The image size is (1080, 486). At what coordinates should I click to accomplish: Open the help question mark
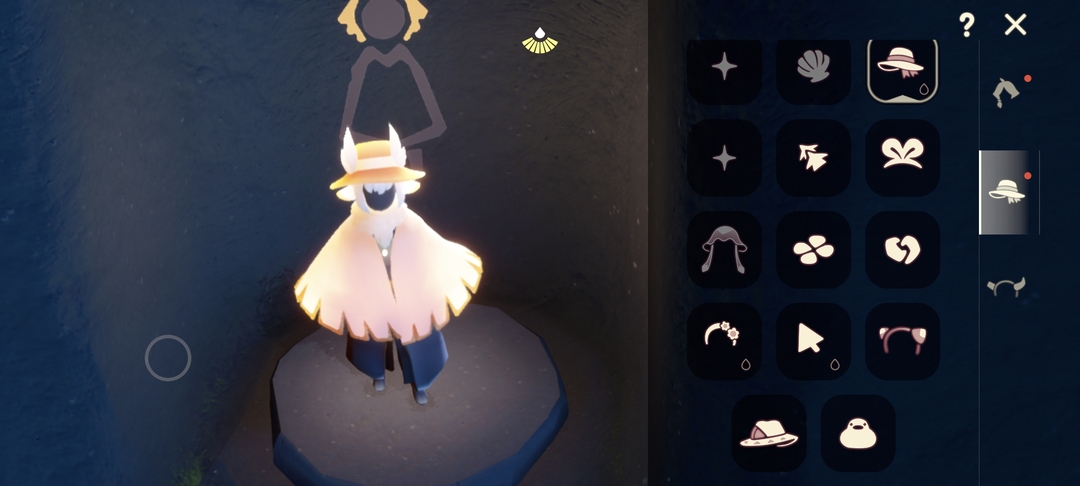coord(966,25)
